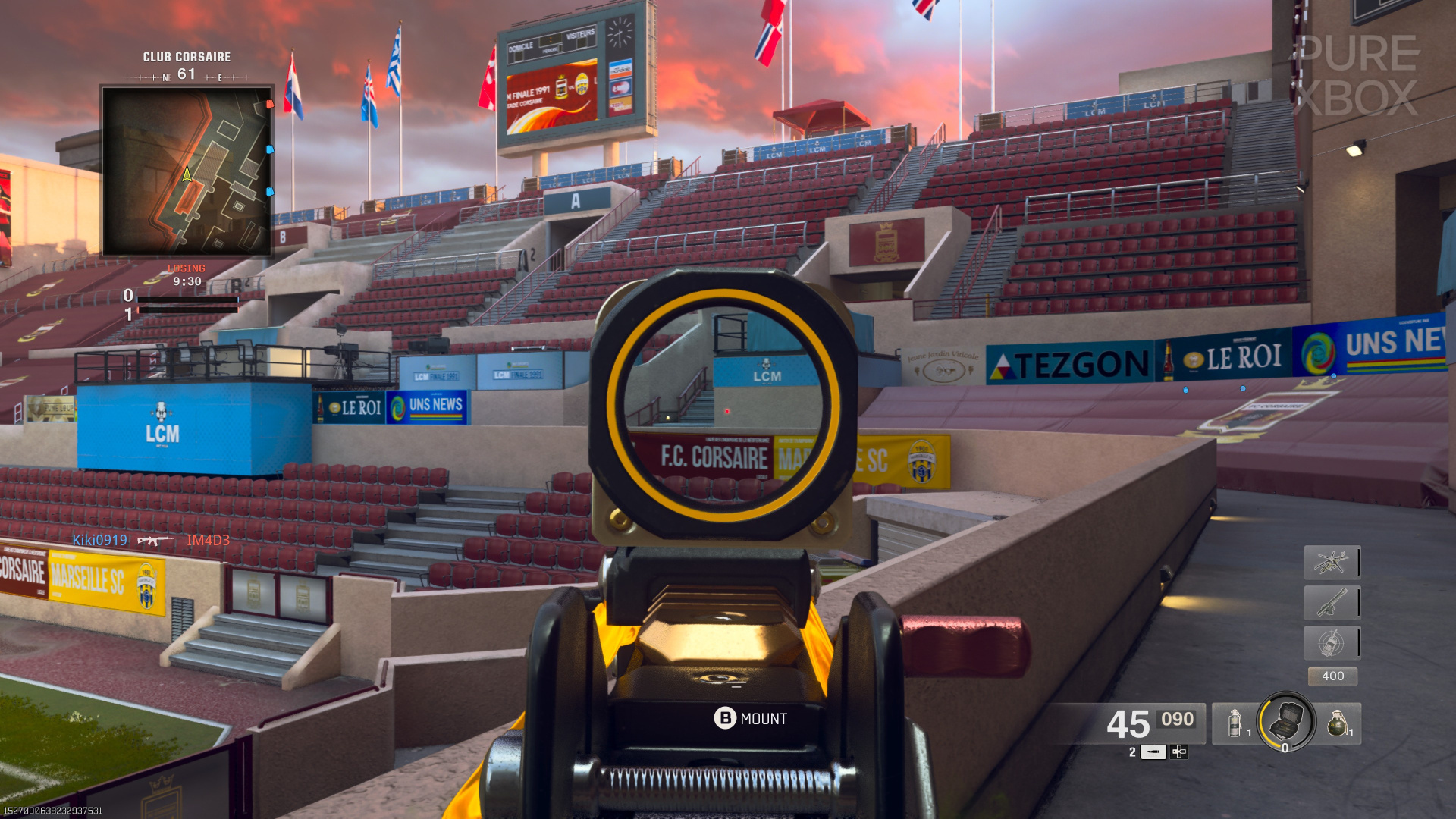Click the 400 scorestreak cost label

1332,676
